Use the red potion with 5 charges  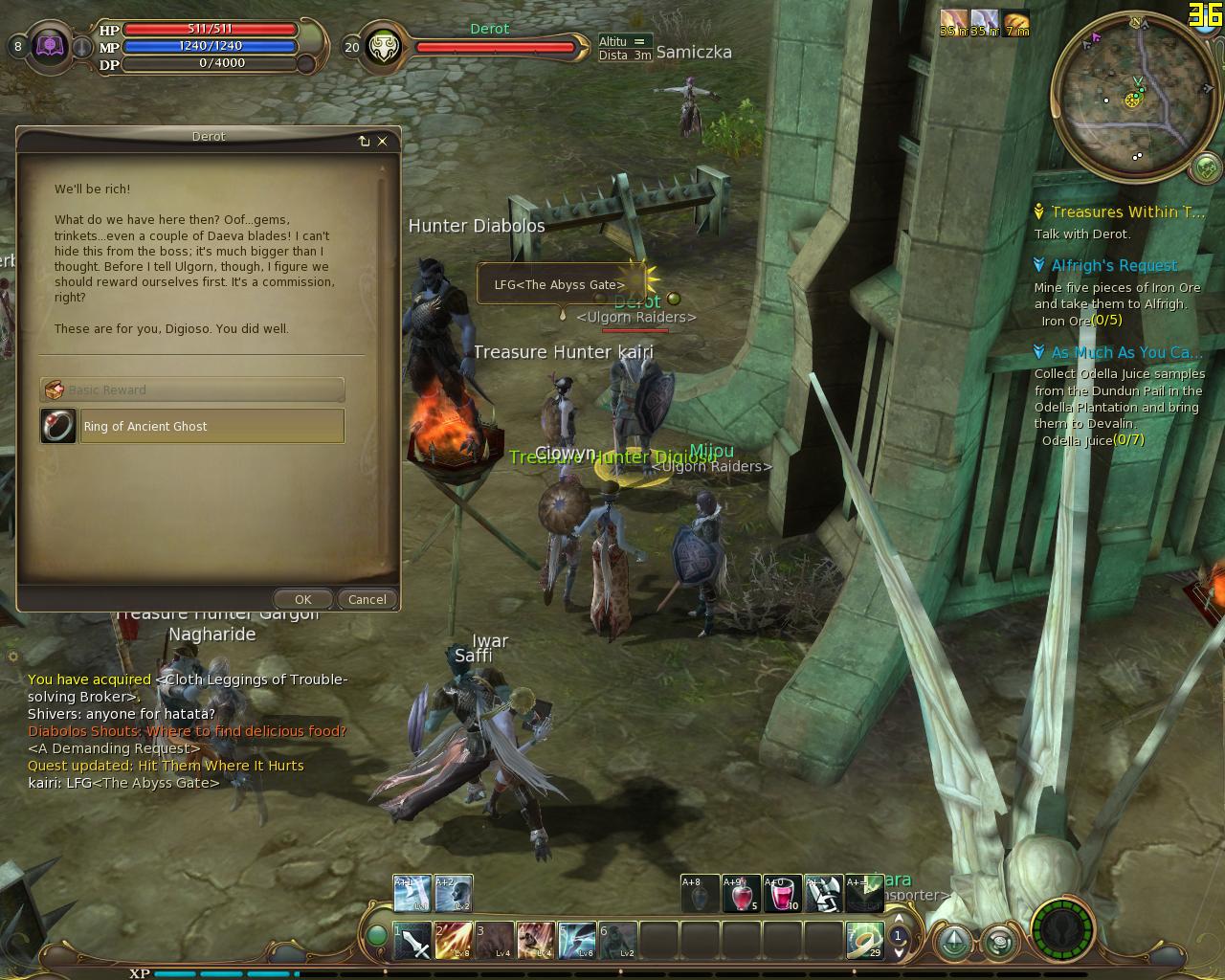click(742, 894)
